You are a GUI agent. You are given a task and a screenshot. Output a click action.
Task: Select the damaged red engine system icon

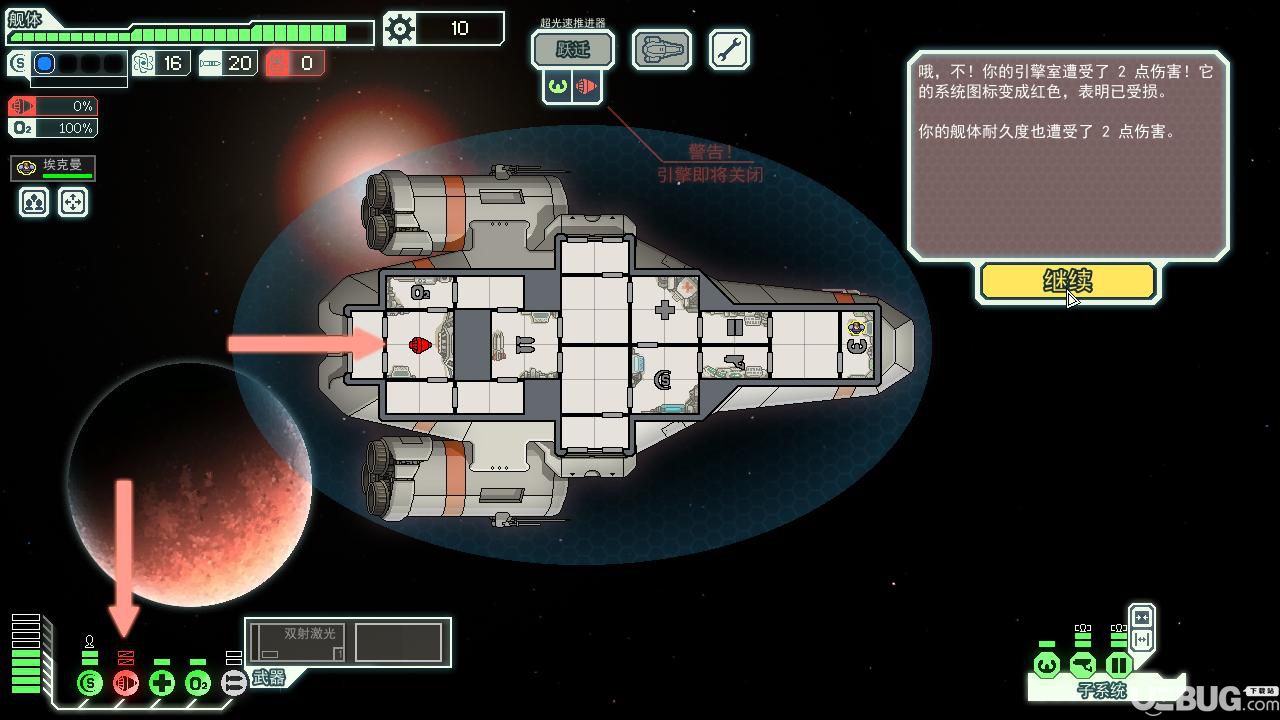pyautogui.click(x=126, y=683)
